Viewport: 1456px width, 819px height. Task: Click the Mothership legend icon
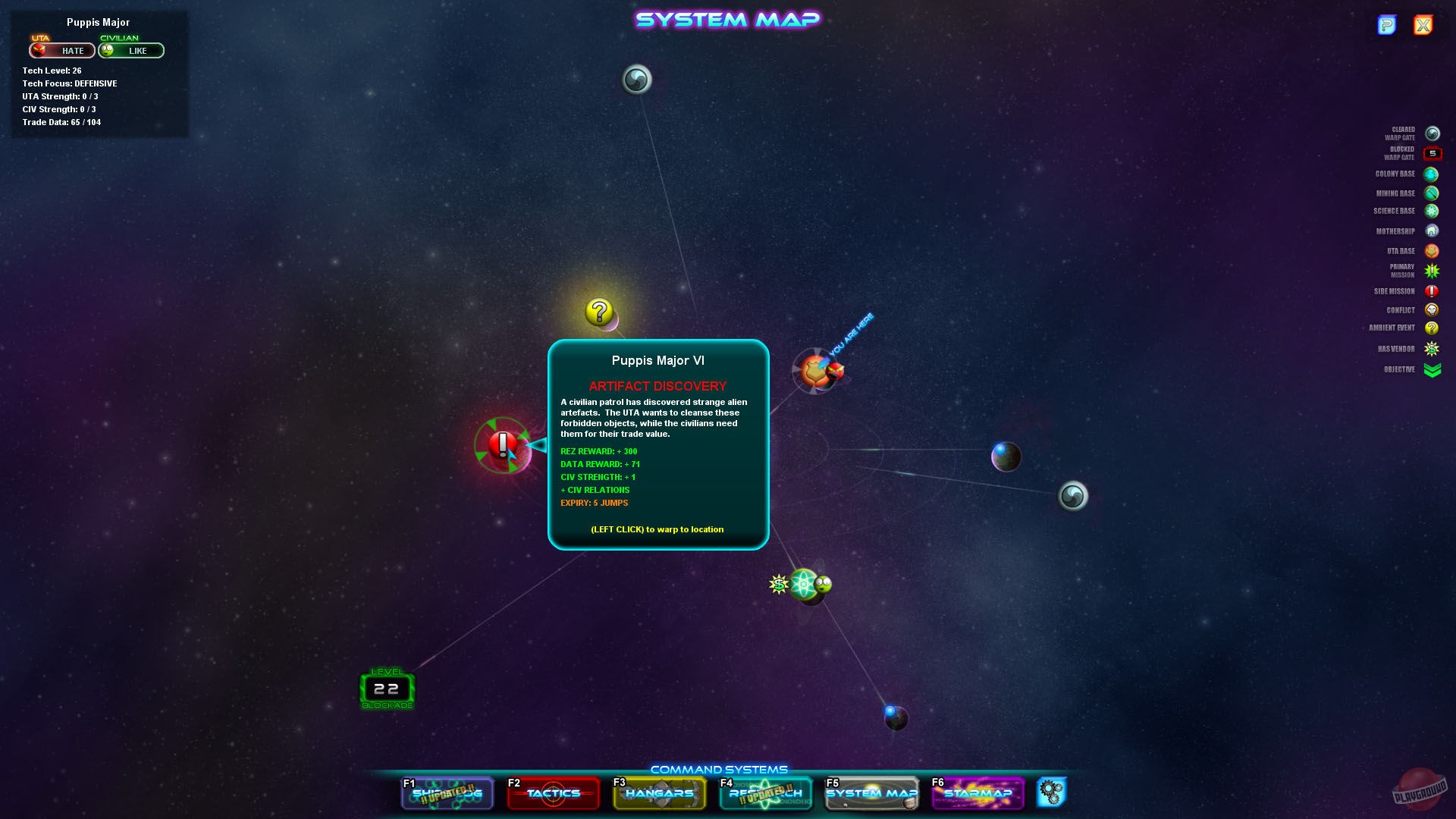coord(1432,231)
